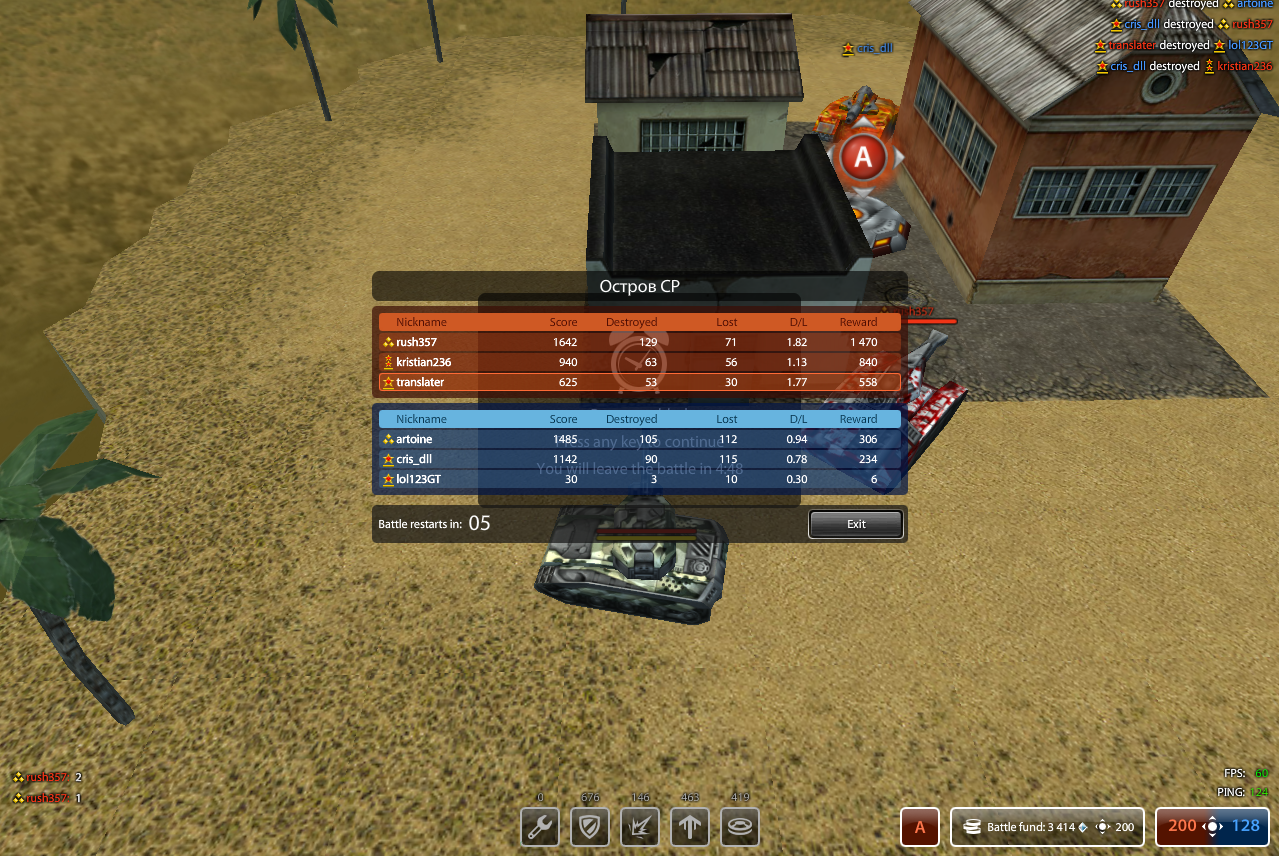1279x856 pixels.
Task: Activate the double armor shield supply
Action: [x=590, y=827]
